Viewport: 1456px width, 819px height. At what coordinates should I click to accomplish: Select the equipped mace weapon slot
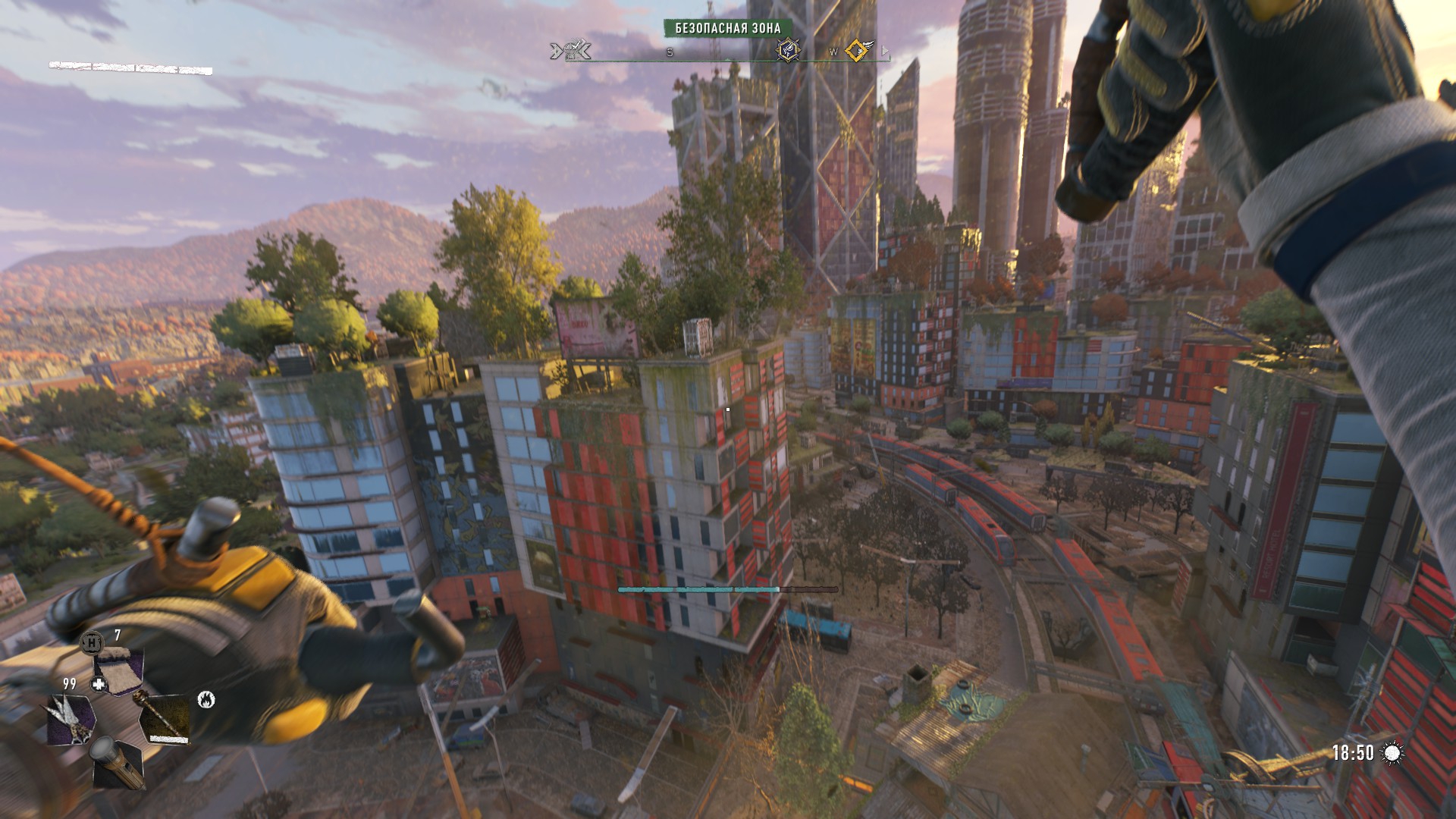click(165, 719)
